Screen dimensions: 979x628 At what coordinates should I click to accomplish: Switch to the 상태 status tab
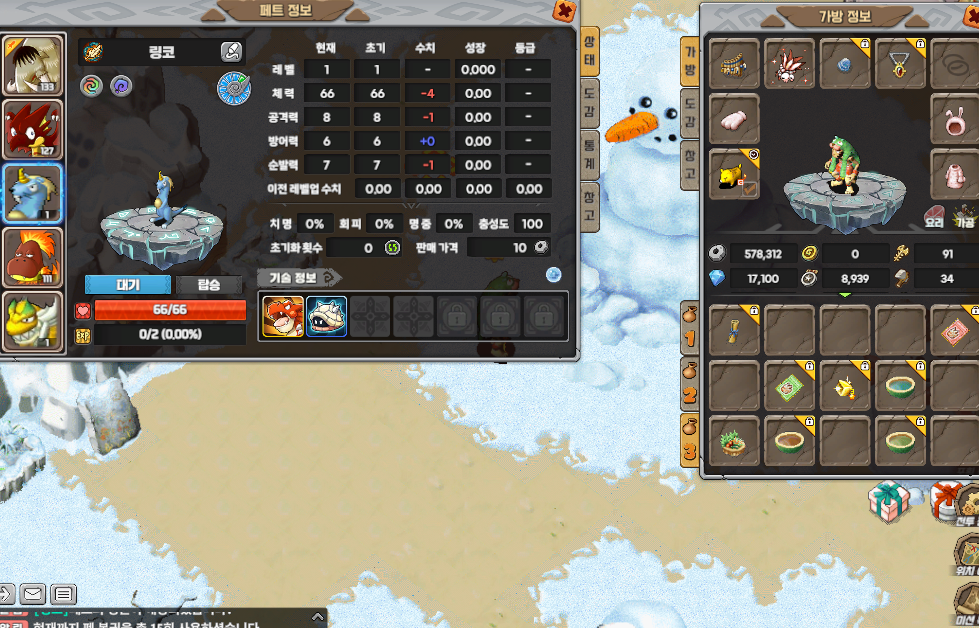click(x=590, y=50)
